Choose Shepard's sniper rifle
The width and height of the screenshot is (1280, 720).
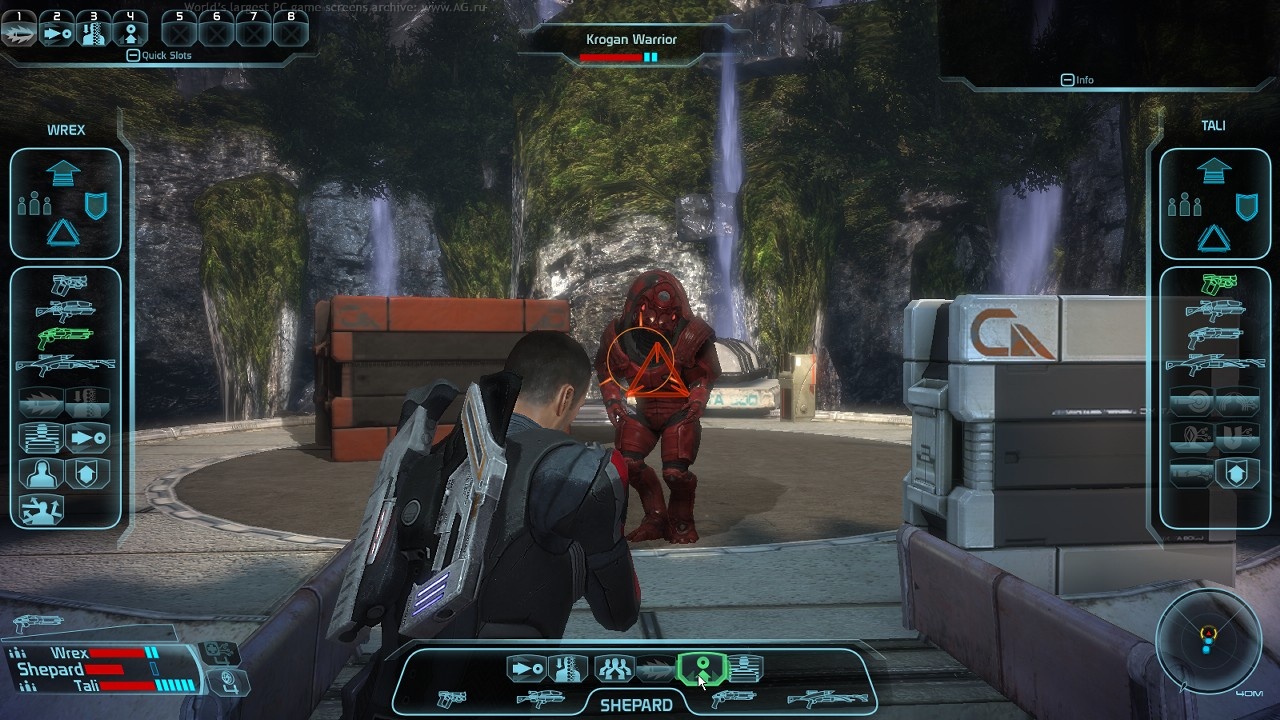tap(826, 699)
